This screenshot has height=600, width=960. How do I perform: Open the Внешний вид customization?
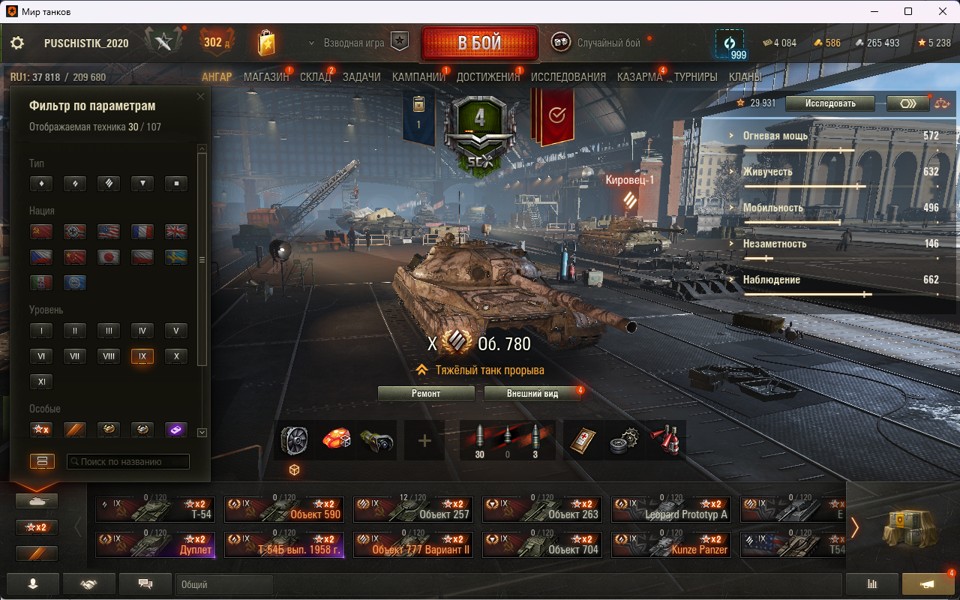pos(532,394)
